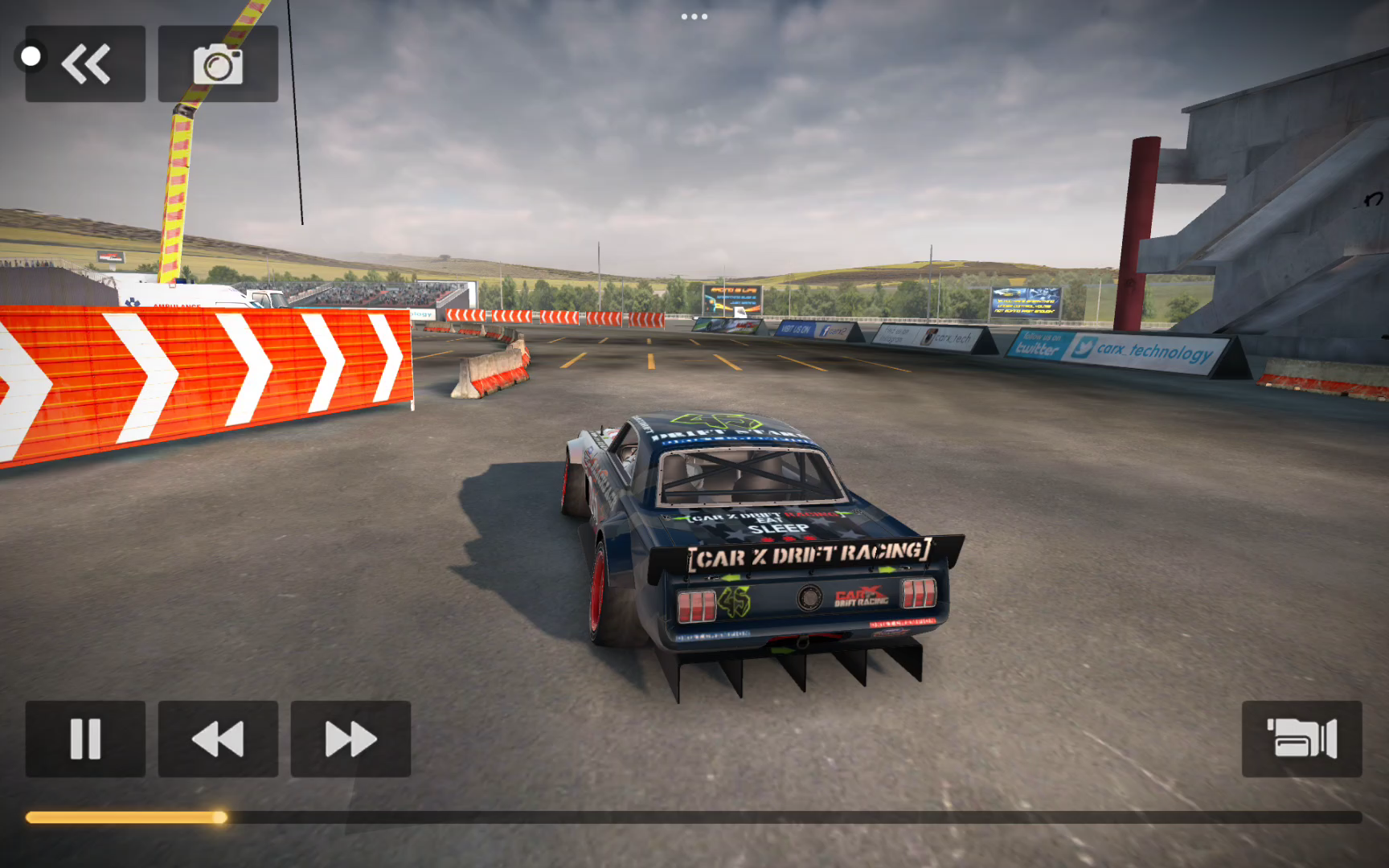The image size is (1389, 868).
Task: Switch the replay camera angle
Action: 1301,739
